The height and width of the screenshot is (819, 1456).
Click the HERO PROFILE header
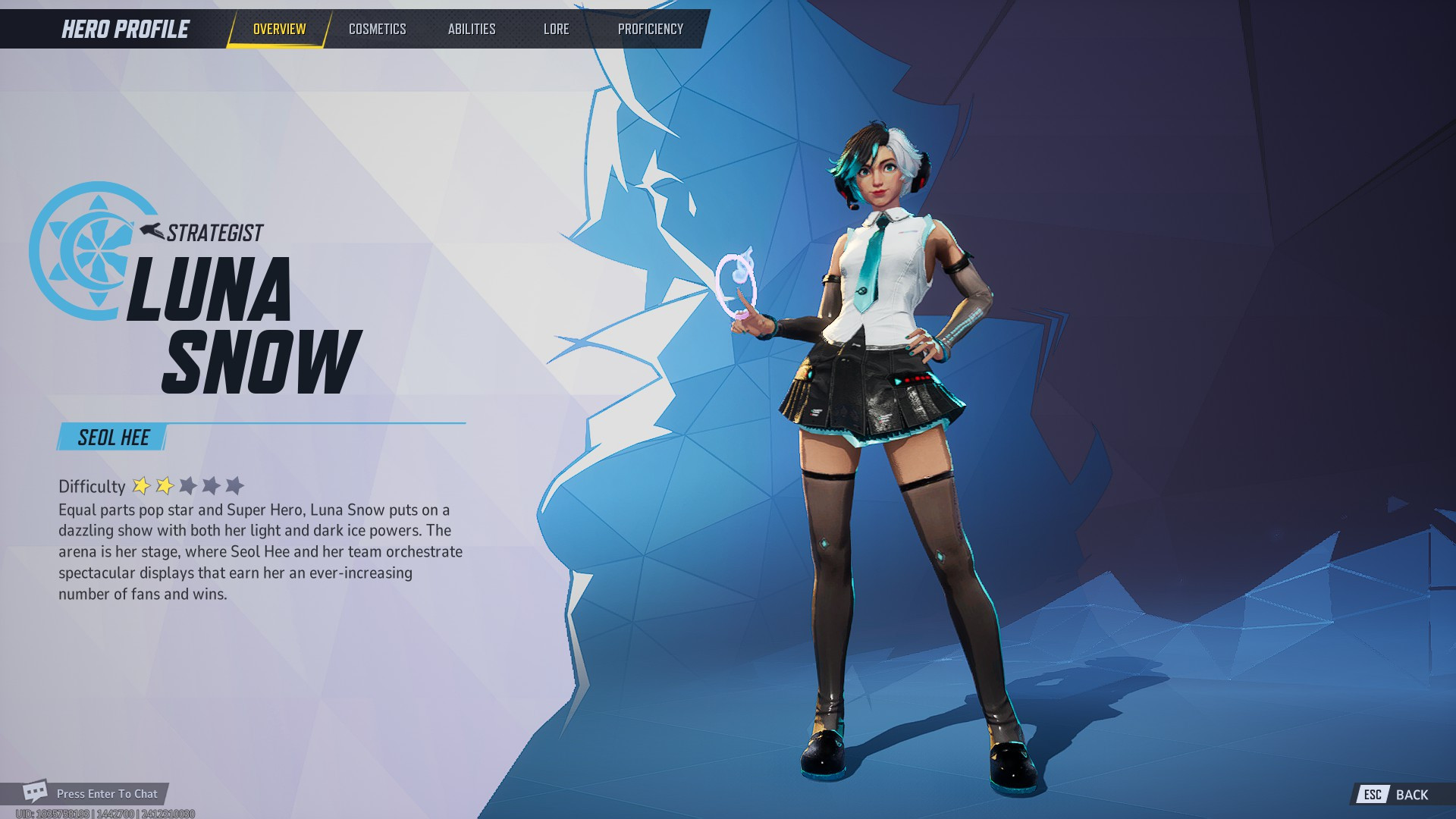tap(124, 30)
